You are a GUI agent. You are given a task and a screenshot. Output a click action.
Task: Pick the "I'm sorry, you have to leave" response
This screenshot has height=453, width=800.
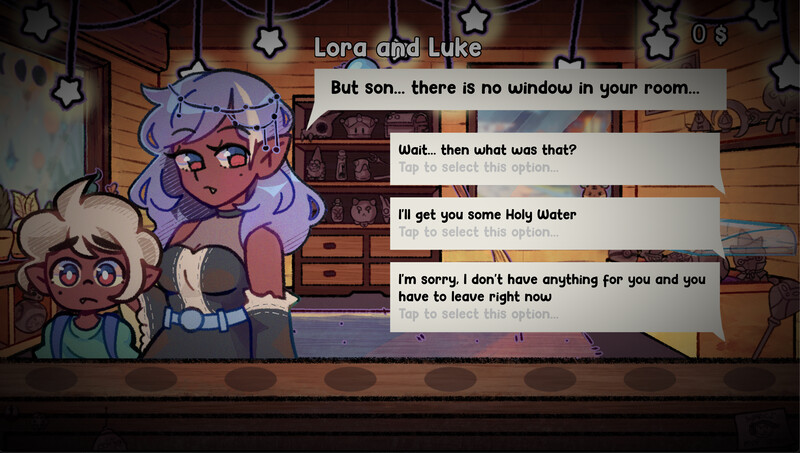(555, 296)
